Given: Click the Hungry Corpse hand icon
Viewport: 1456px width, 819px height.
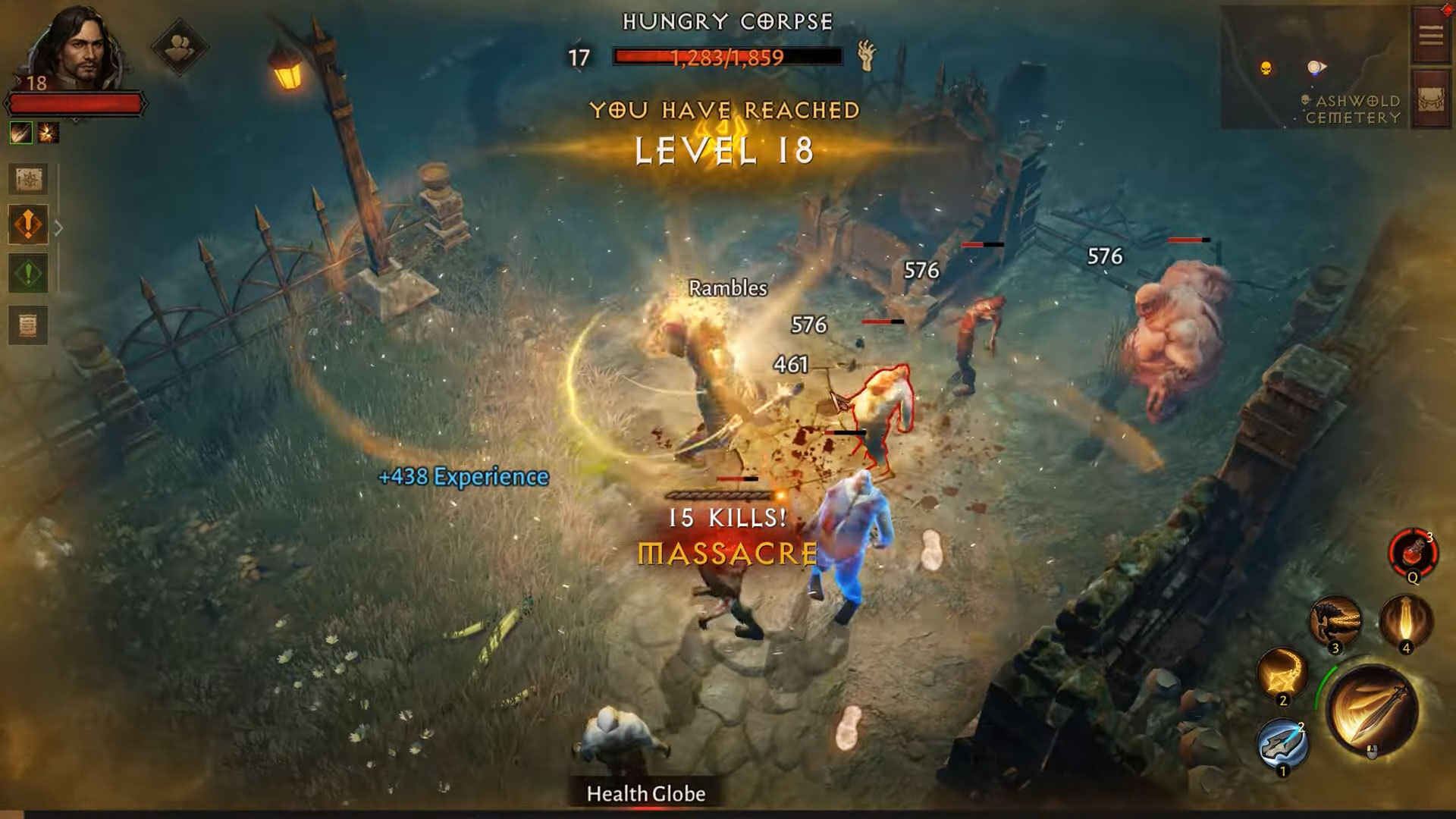Looking at the screenshot, I should coord(867,55).
